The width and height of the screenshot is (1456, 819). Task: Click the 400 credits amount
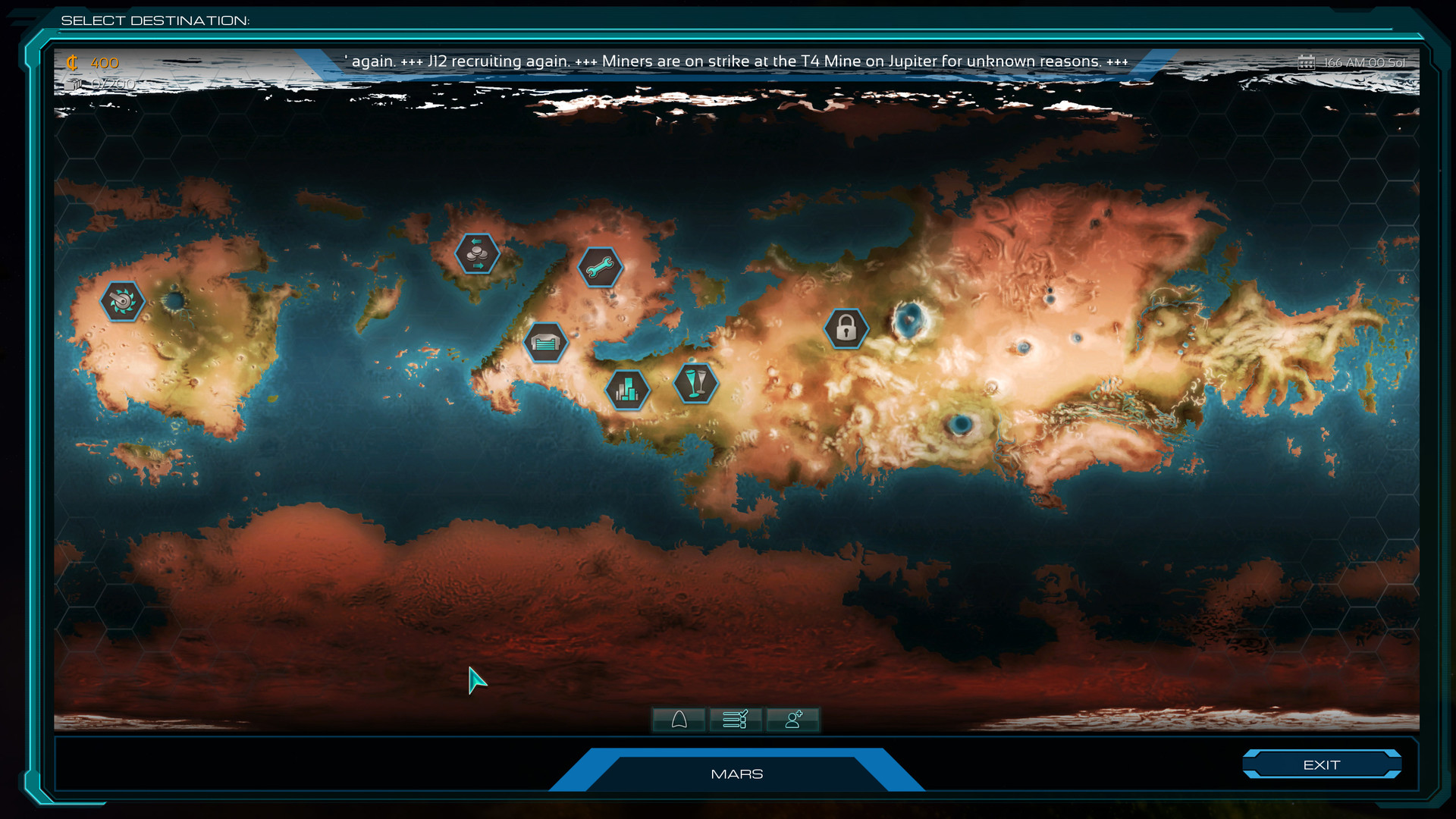point(102,62)
